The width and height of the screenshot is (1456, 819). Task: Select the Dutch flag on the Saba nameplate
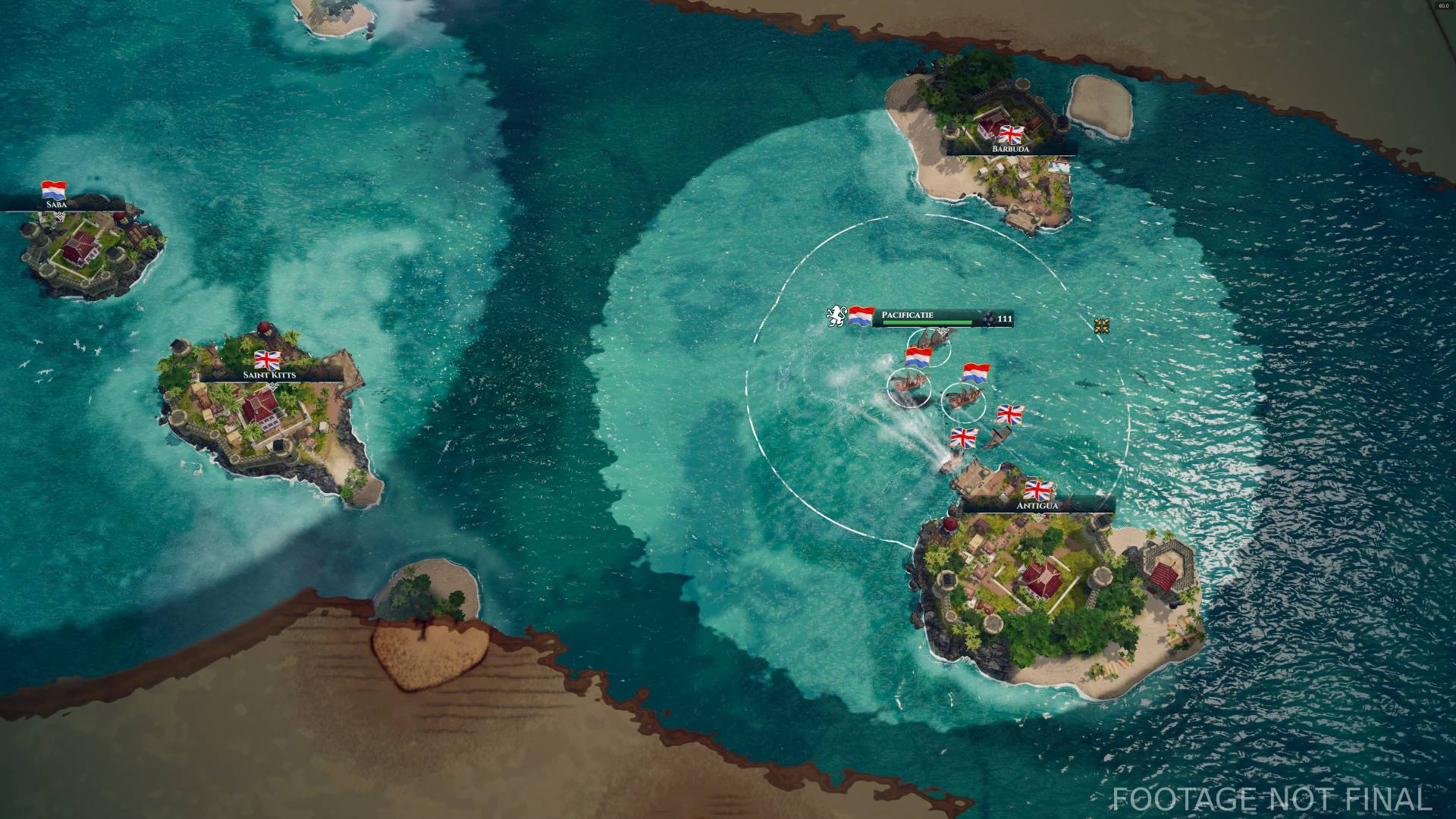(x=54, y=189)
